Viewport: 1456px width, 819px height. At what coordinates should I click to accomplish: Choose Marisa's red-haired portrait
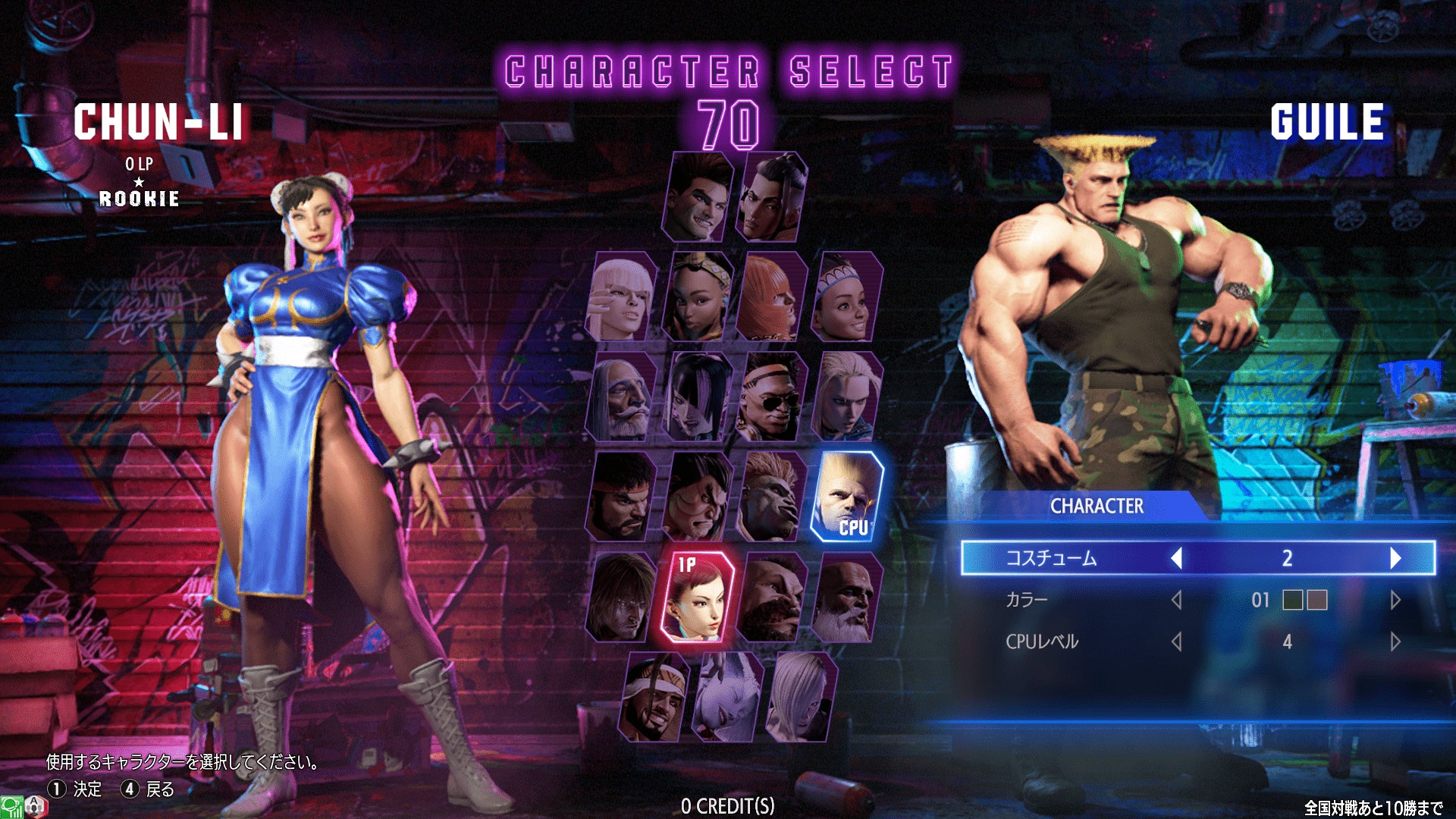[x=770, y=297]
